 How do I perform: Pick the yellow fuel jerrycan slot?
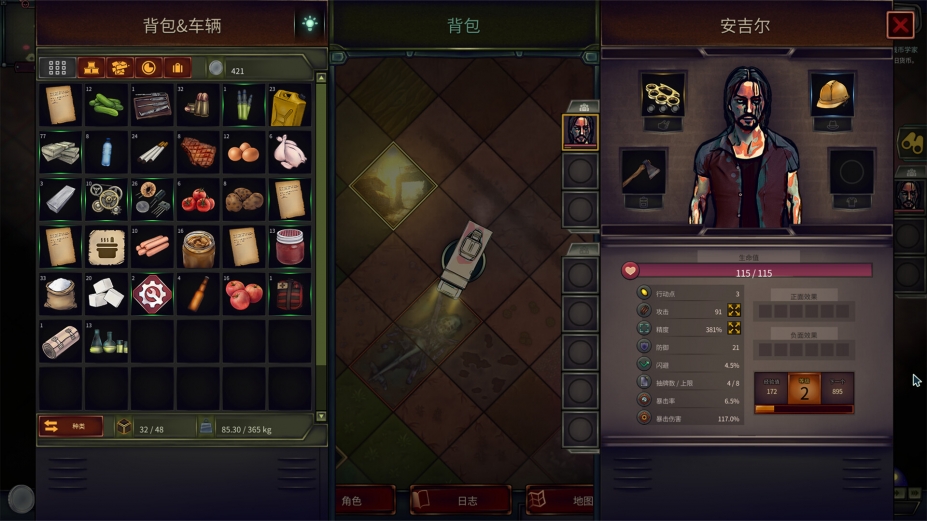point(289,105)
